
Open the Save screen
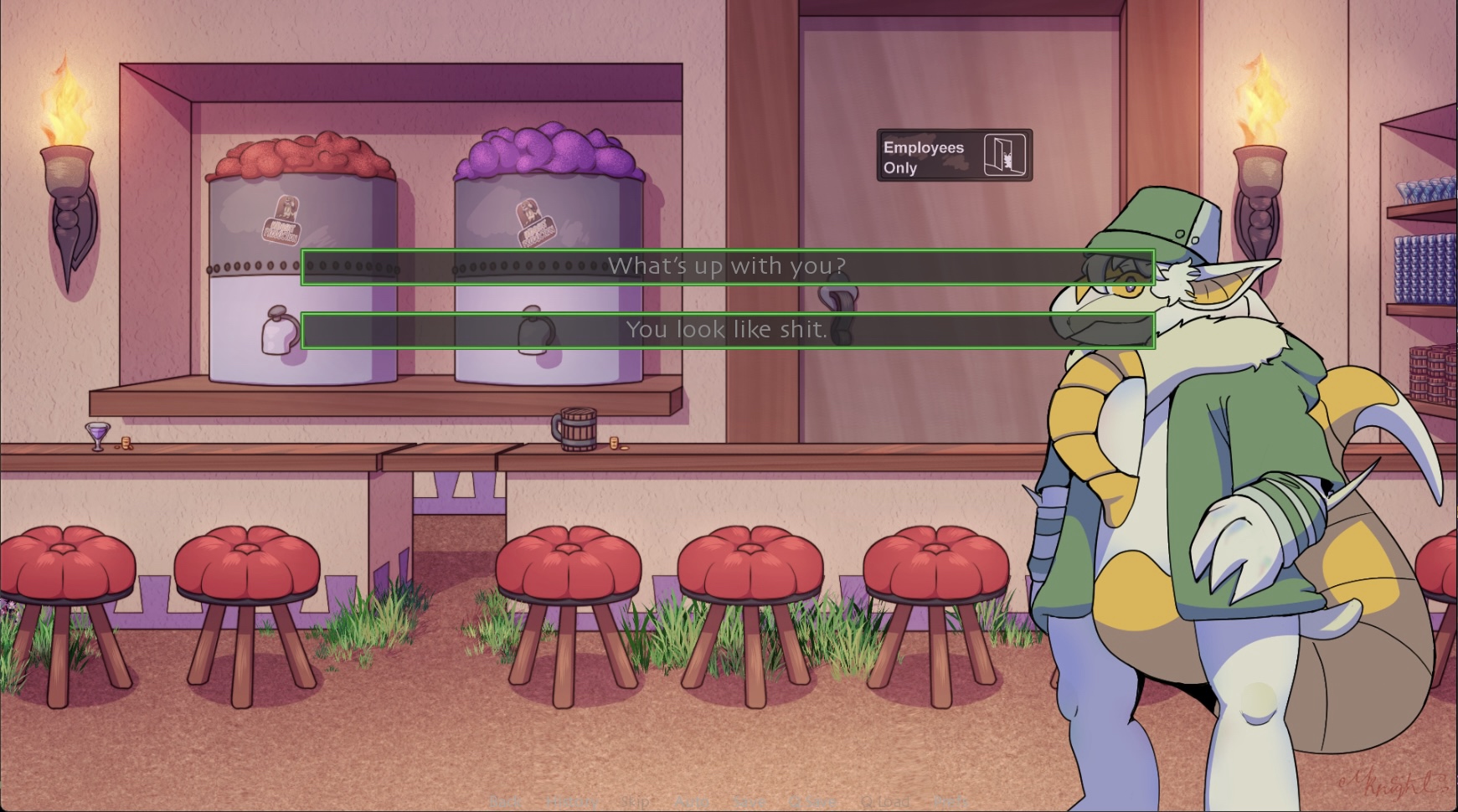point(749,802)
